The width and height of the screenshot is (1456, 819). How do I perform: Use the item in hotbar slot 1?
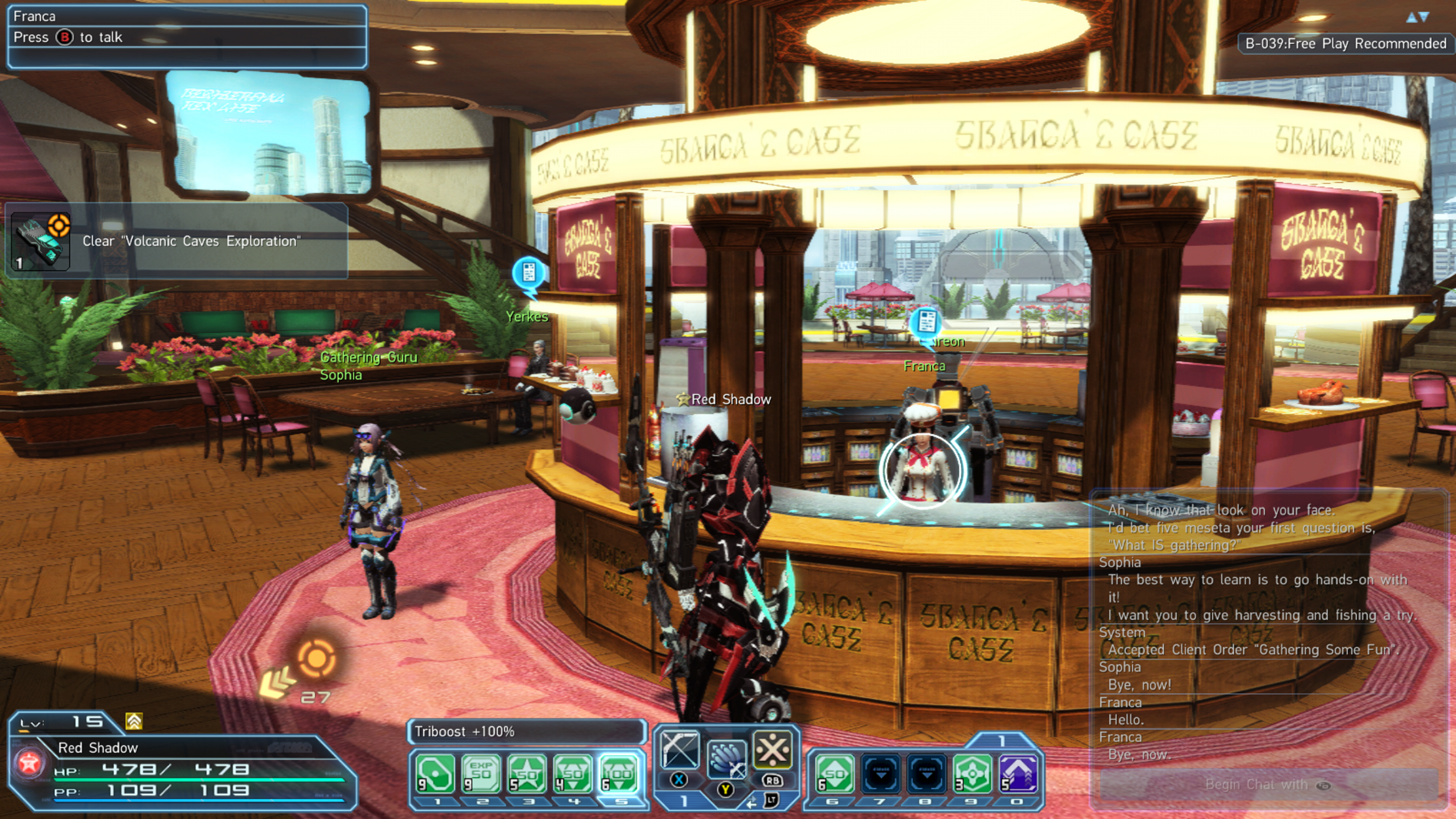[x=435, y=773]
